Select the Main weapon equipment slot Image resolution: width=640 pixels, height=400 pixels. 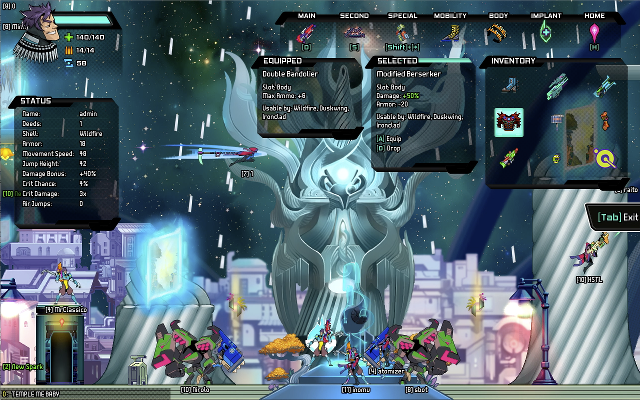(x=306, y=33)
